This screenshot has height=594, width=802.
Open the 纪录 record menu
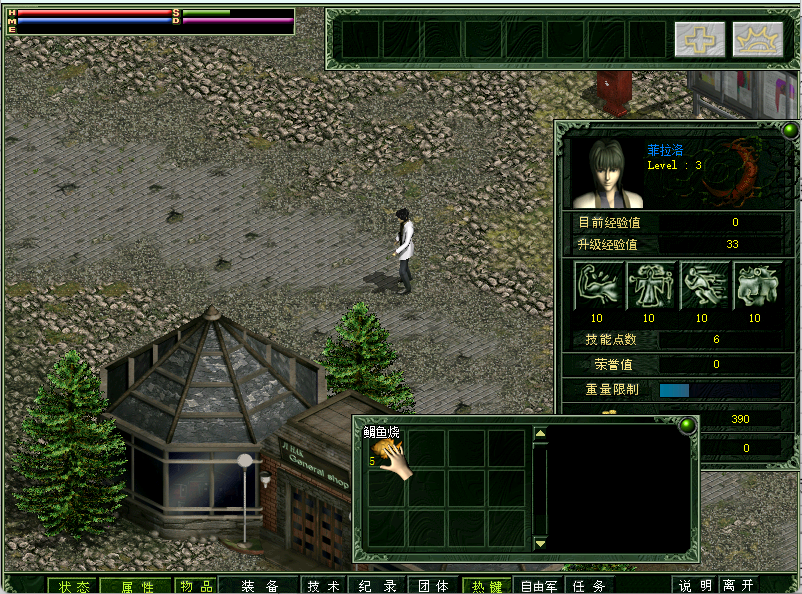point(378,586)
